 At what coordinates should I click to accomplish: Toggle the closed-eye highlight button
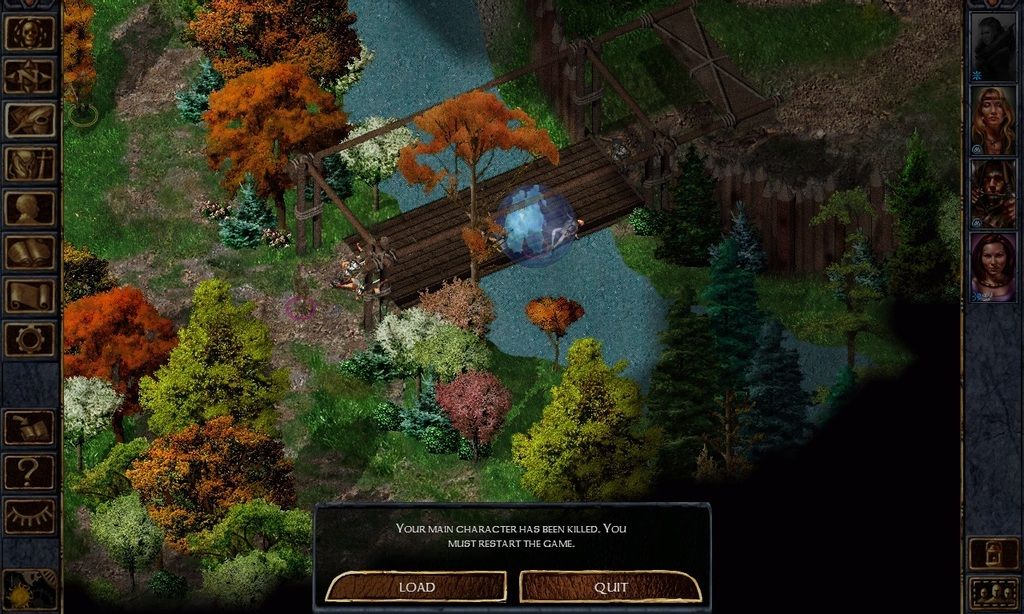[x=30, y=516]
